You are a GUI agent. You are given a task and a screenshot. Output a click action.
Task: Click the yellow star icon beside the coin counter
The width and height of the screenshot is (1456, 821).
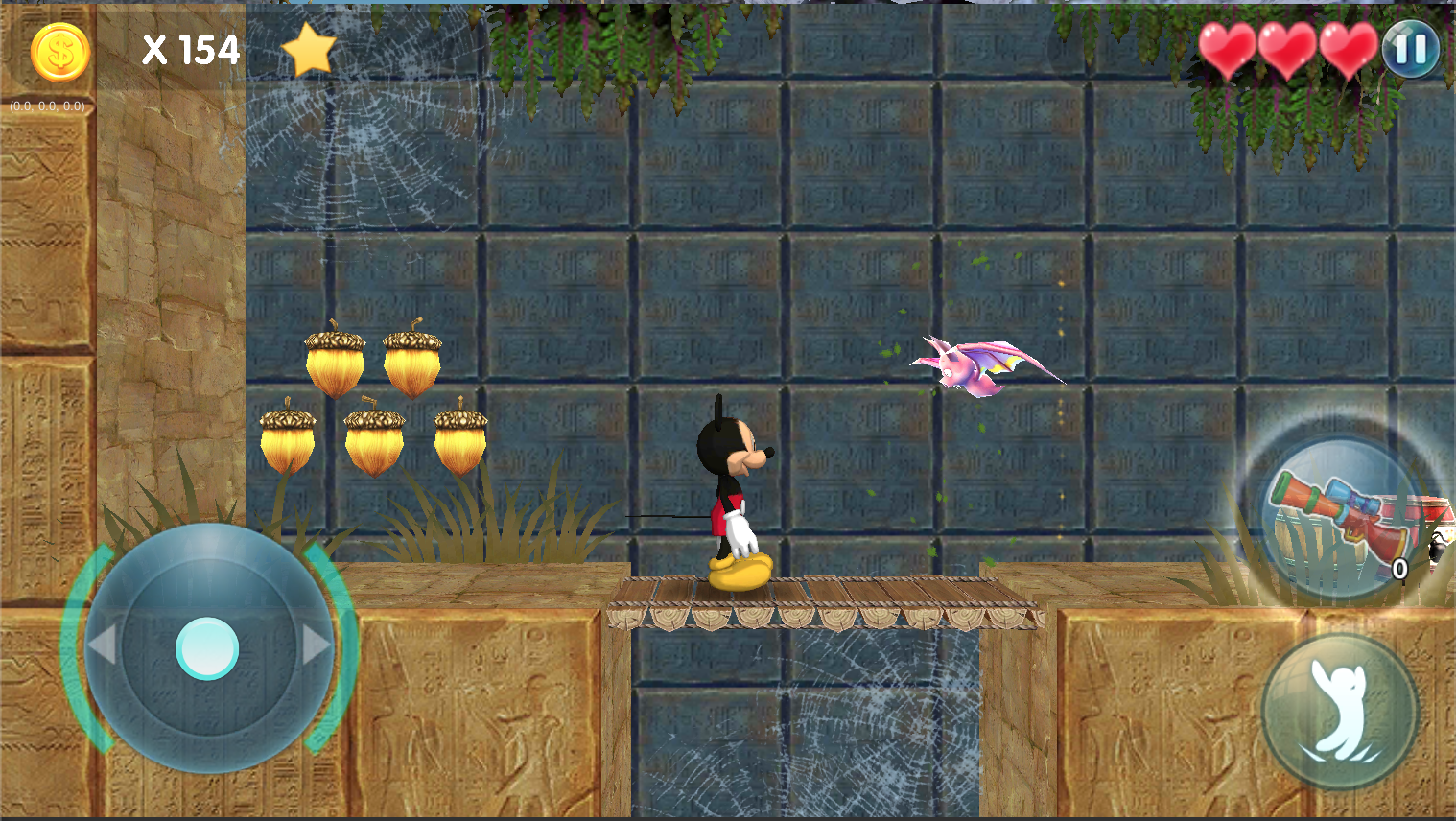[308, 48]
